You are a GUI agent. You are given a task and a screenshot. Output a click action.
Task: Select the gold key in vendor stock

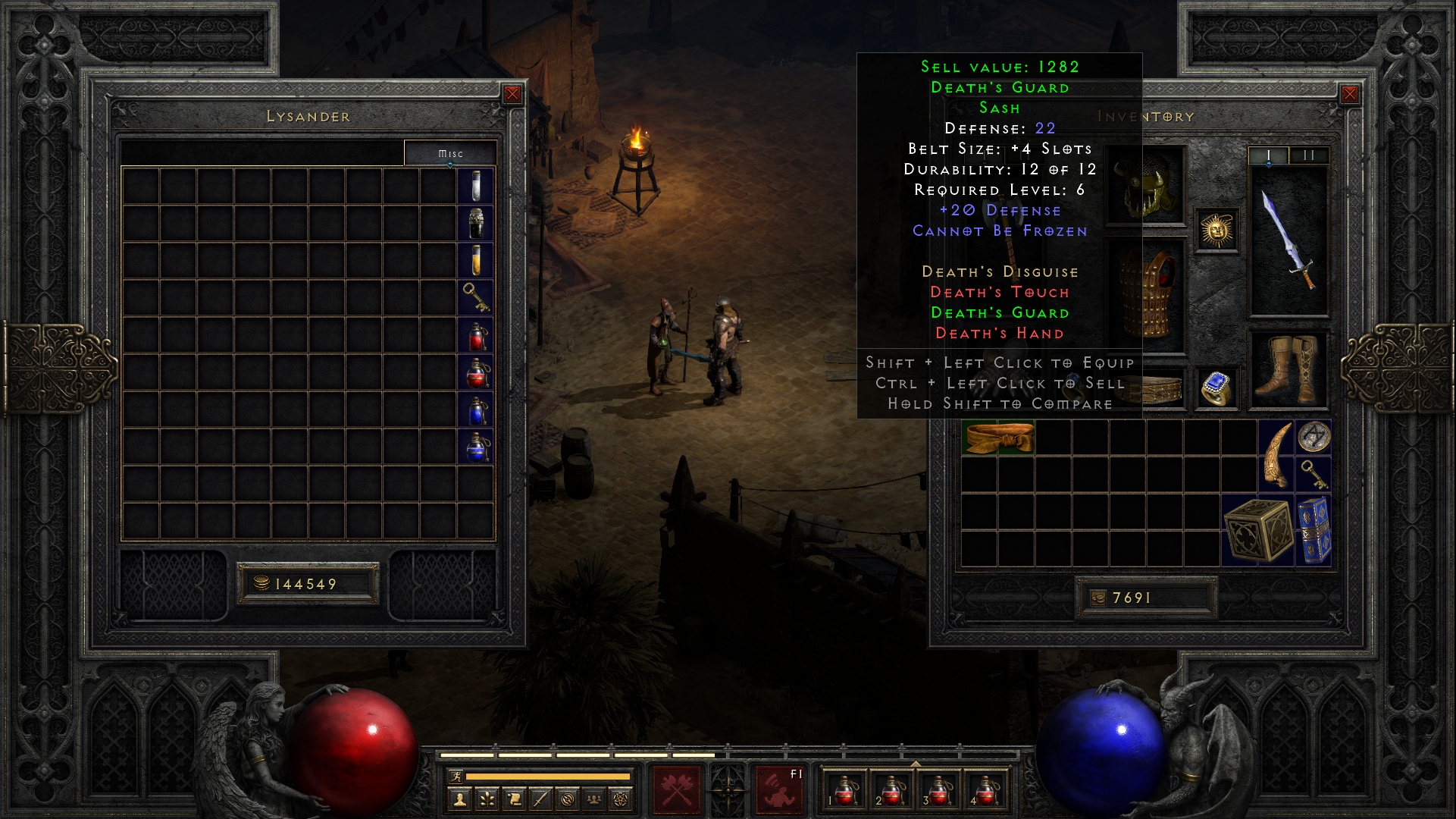476,297
